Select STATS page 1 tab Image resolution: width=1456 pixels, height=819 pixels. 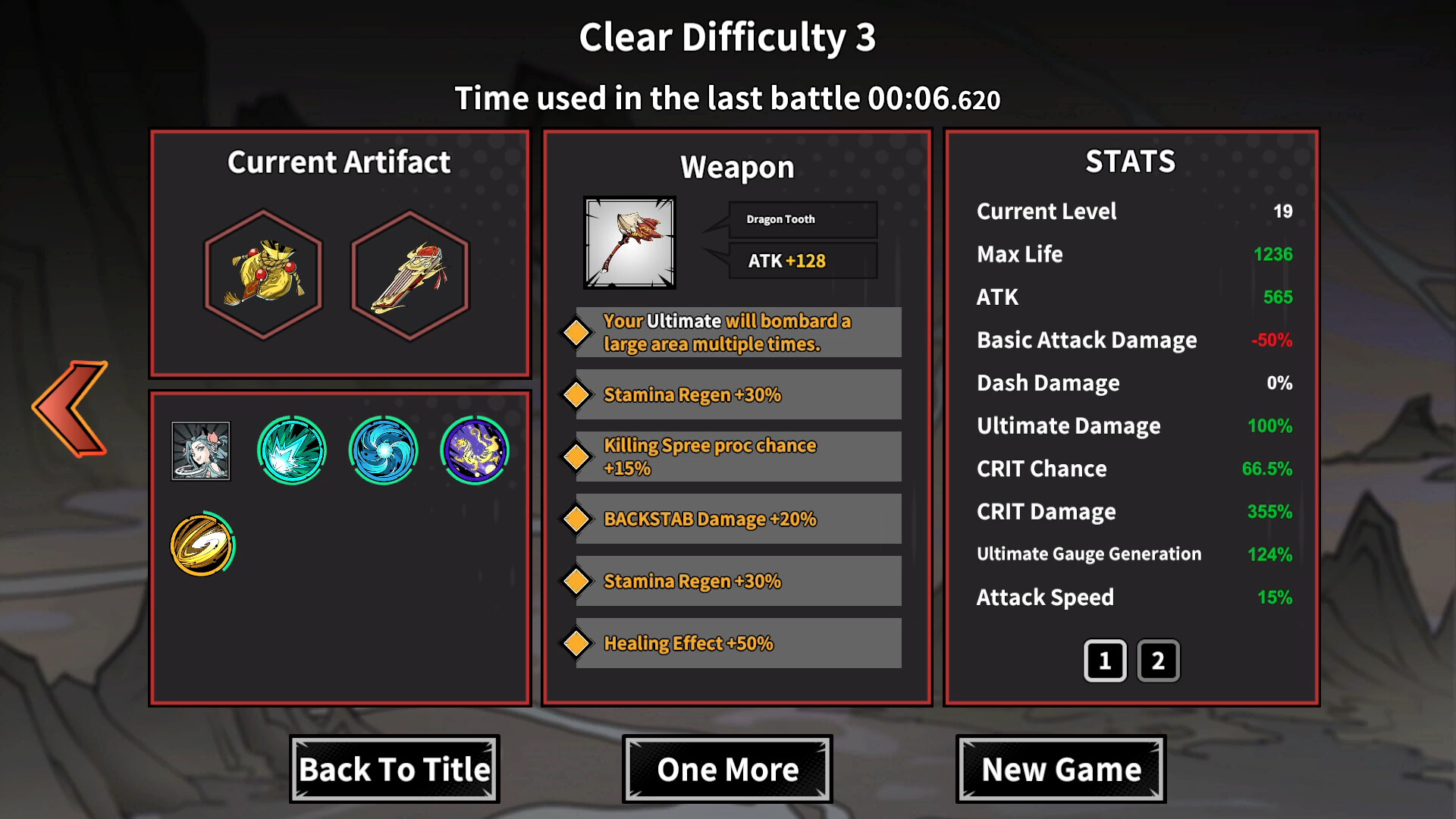click(x=1105, y=659)
